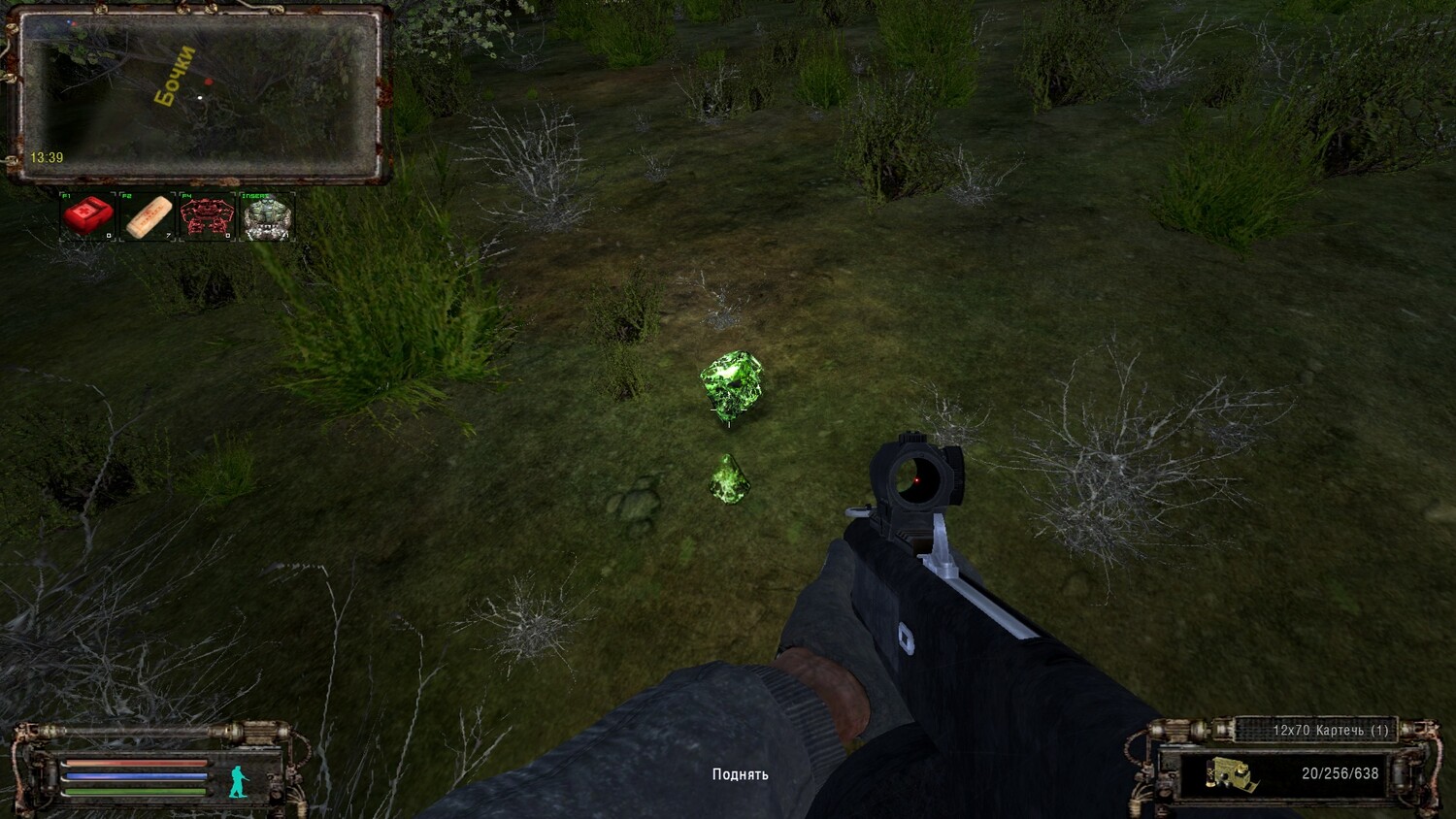Screen dimensions: 1456x819
Task: Open the minimap labeled Бочки
Action: pyautogui.click(x=198, y=94)
